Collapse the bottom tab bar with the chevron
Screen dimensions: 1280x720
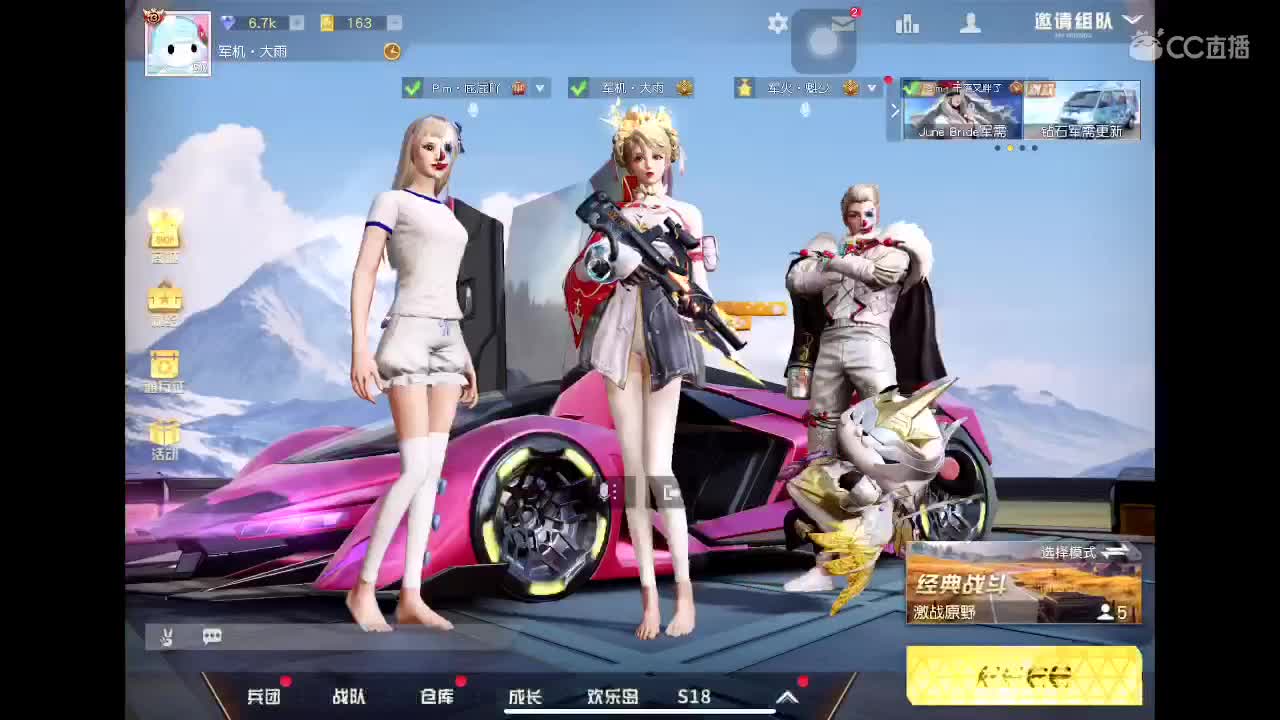click(x=788, y=697)
